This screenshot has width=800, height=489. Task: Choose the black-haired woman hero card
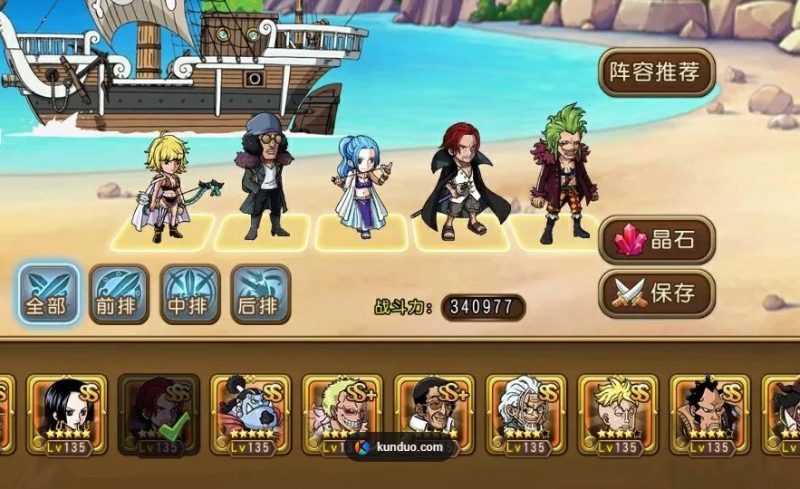(x=67, y=415)
